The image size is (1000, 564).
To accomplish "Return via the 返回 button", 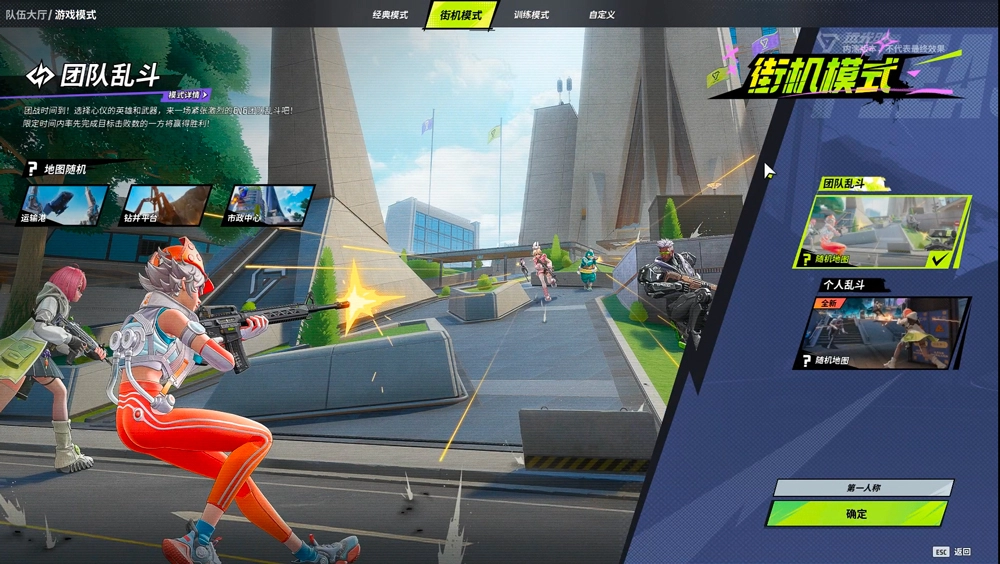I will coord(953,552).
